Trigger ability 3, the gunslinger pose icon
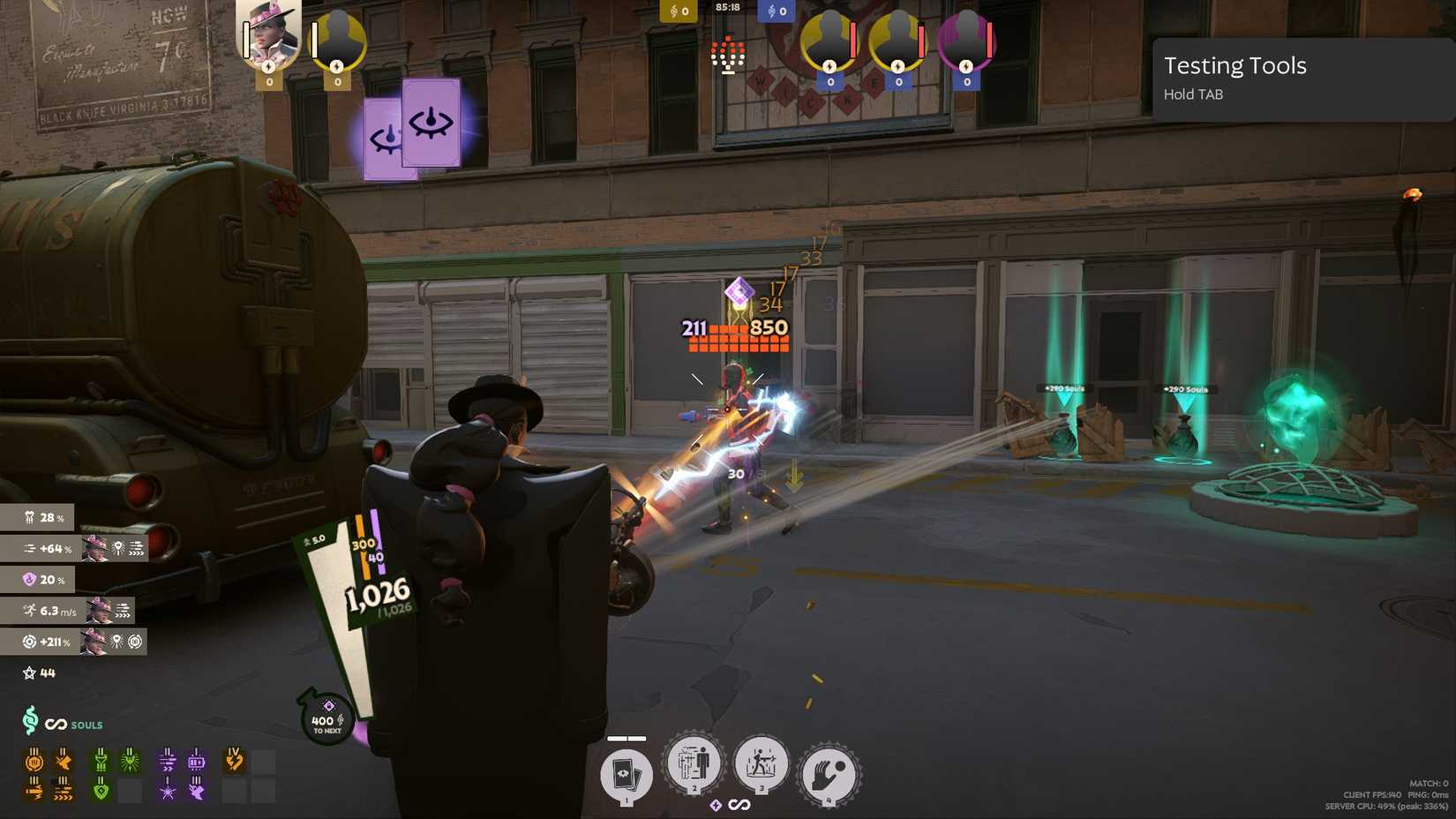This screenshot has width=1456, height=819. (760, 766)
